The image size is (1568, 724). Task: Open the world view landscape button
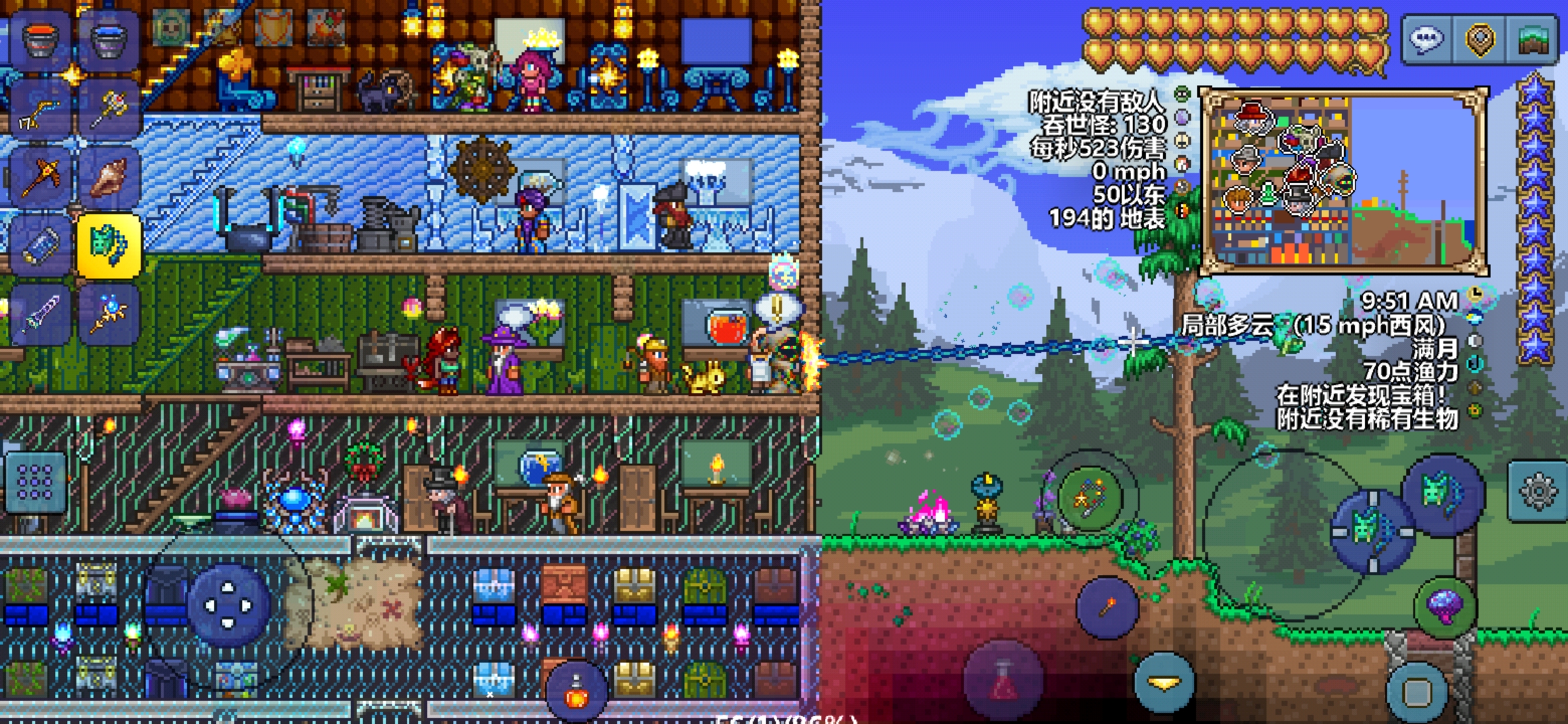(x=1532, y=39)
